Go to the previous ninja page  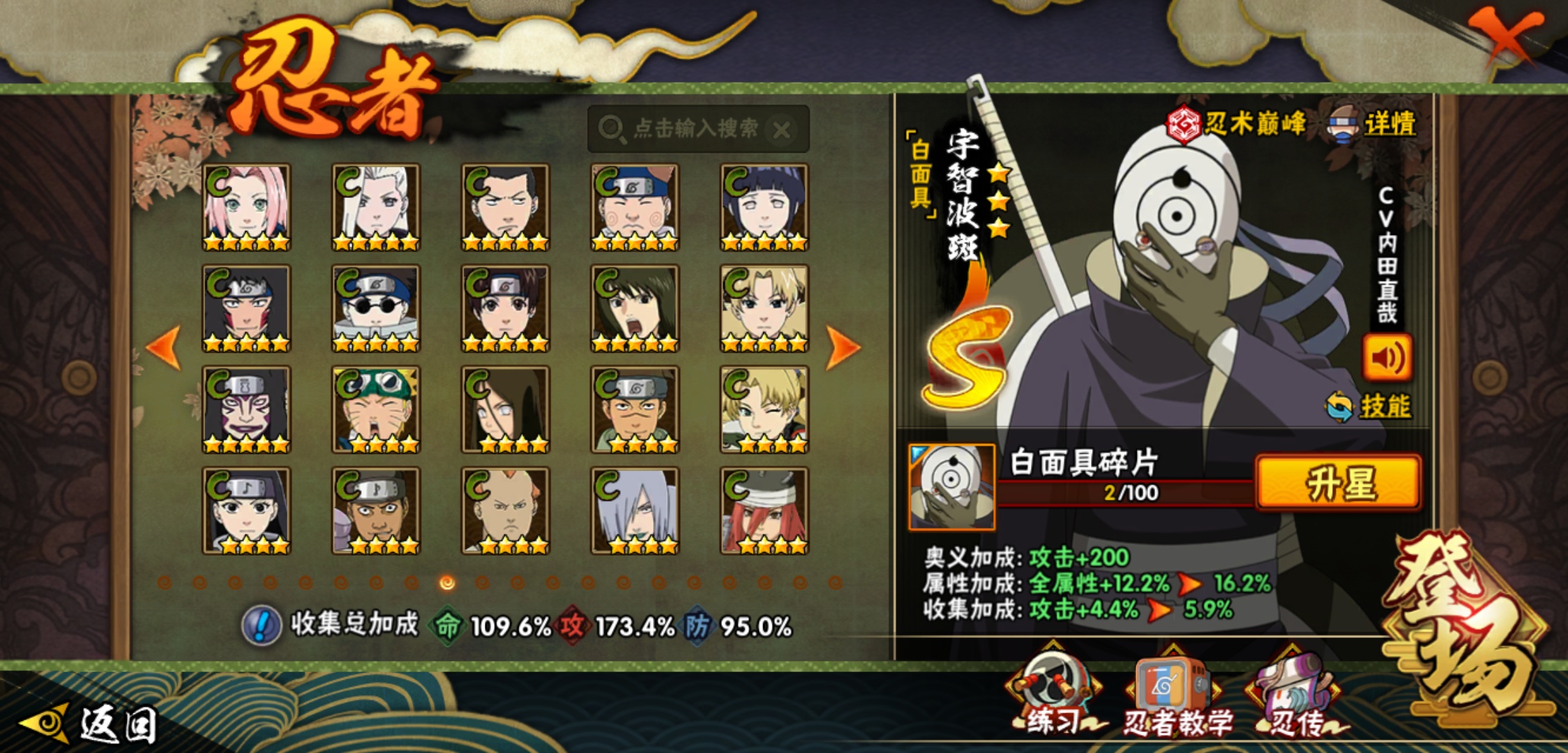coord(165,347)
